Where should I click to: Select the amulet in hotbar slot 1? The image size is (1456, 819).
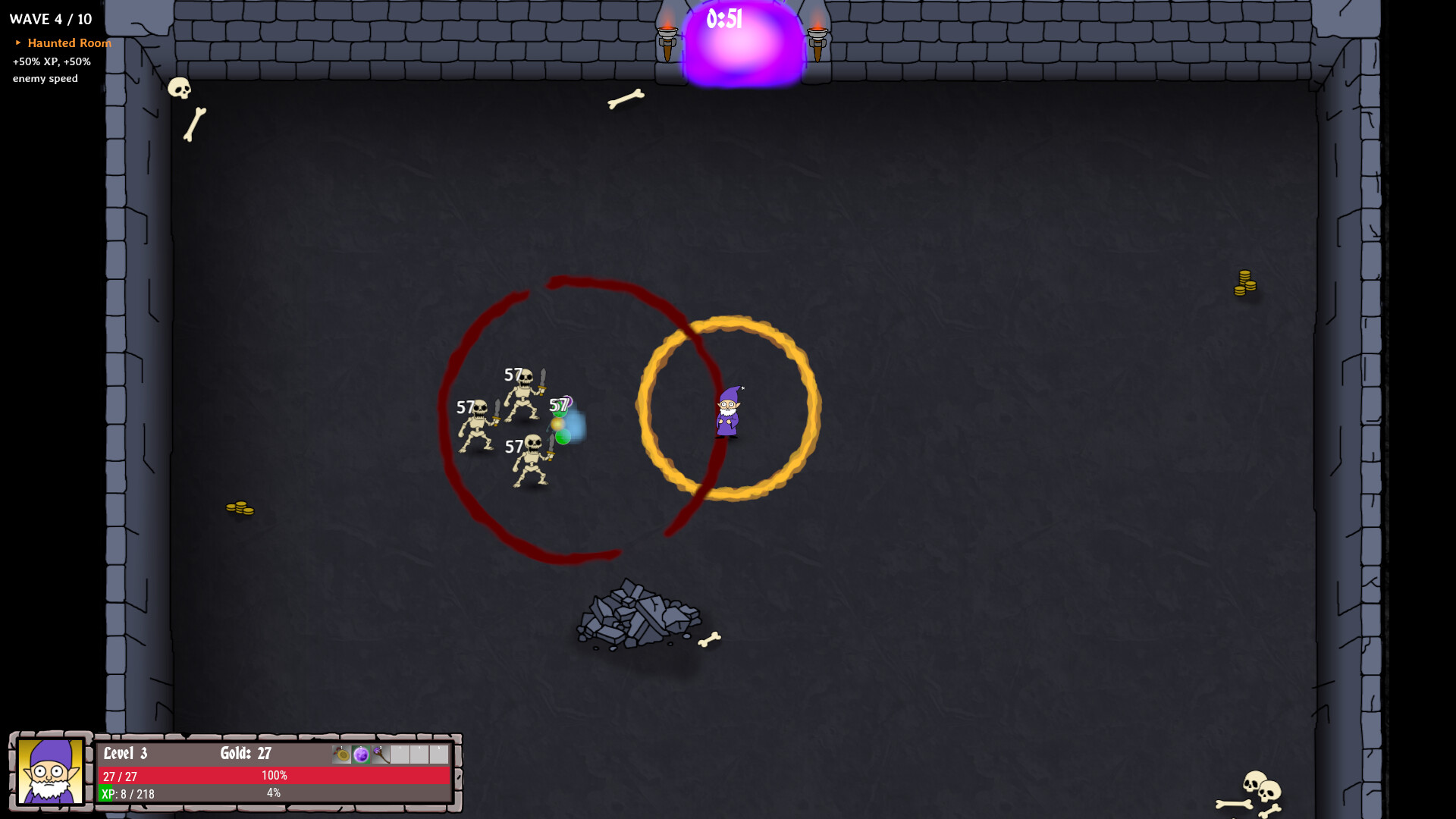(341, 754)
